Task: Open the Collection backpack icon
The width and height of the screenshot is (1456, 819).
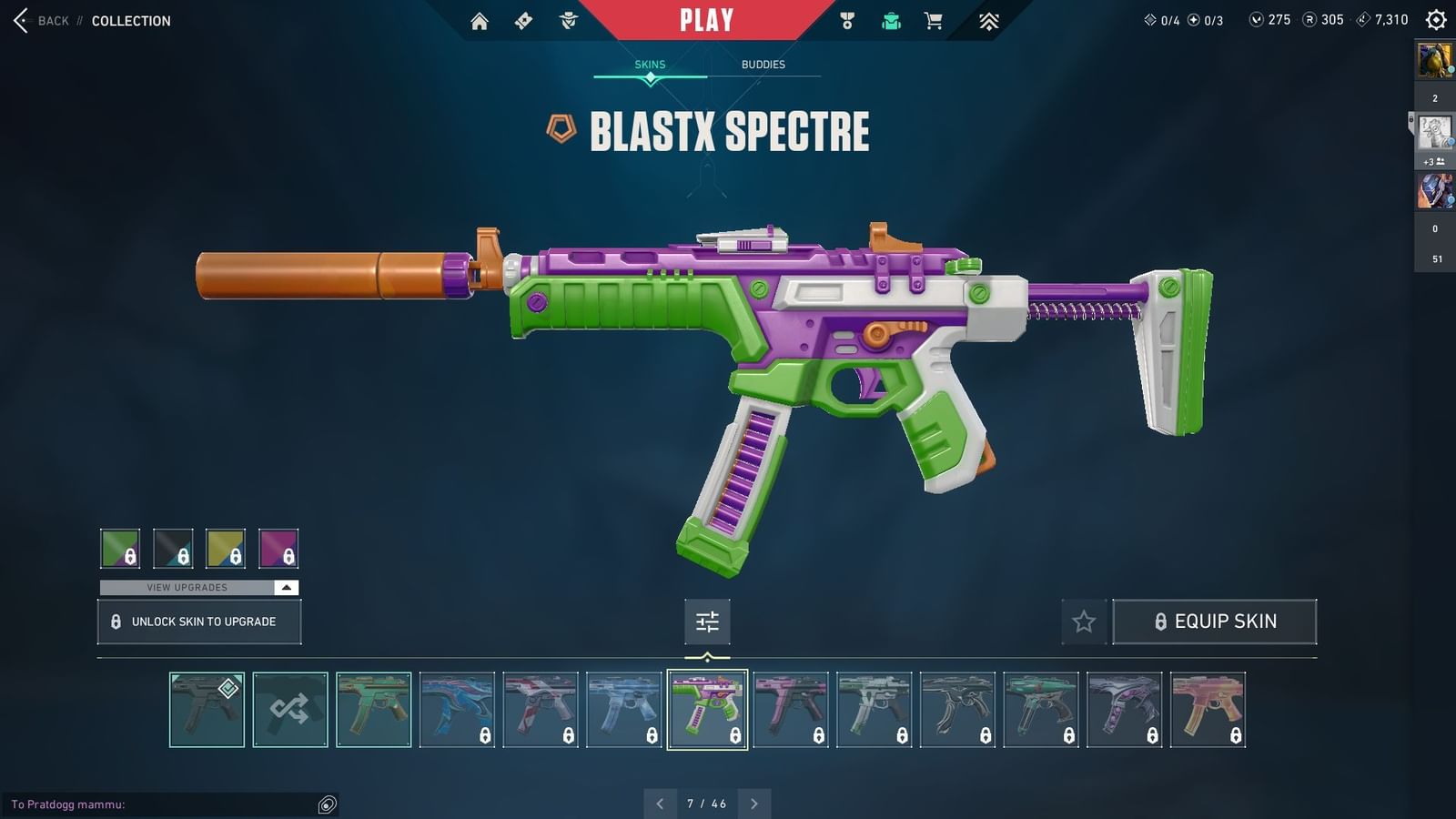Action: tap(890, 19)
